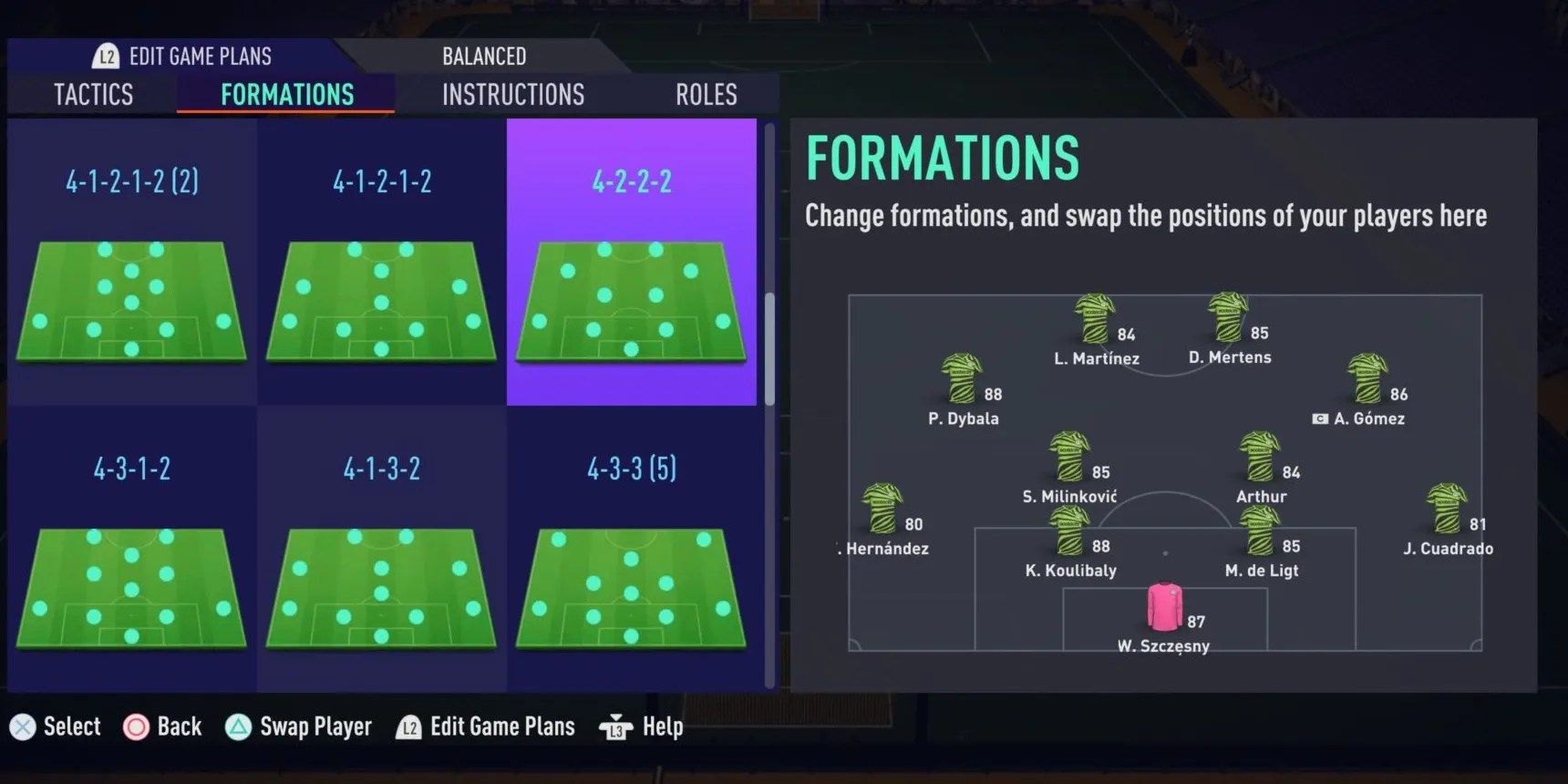Open the Balanced game plan selector

[484, 56]
